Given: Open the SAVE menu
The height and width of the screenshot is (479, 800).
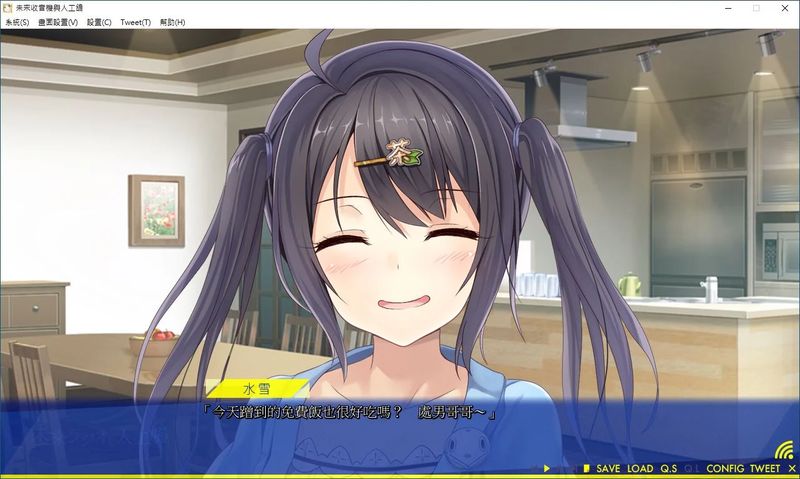Looking at the screenshot, I should pyautogui.click(x=608, y=469).
